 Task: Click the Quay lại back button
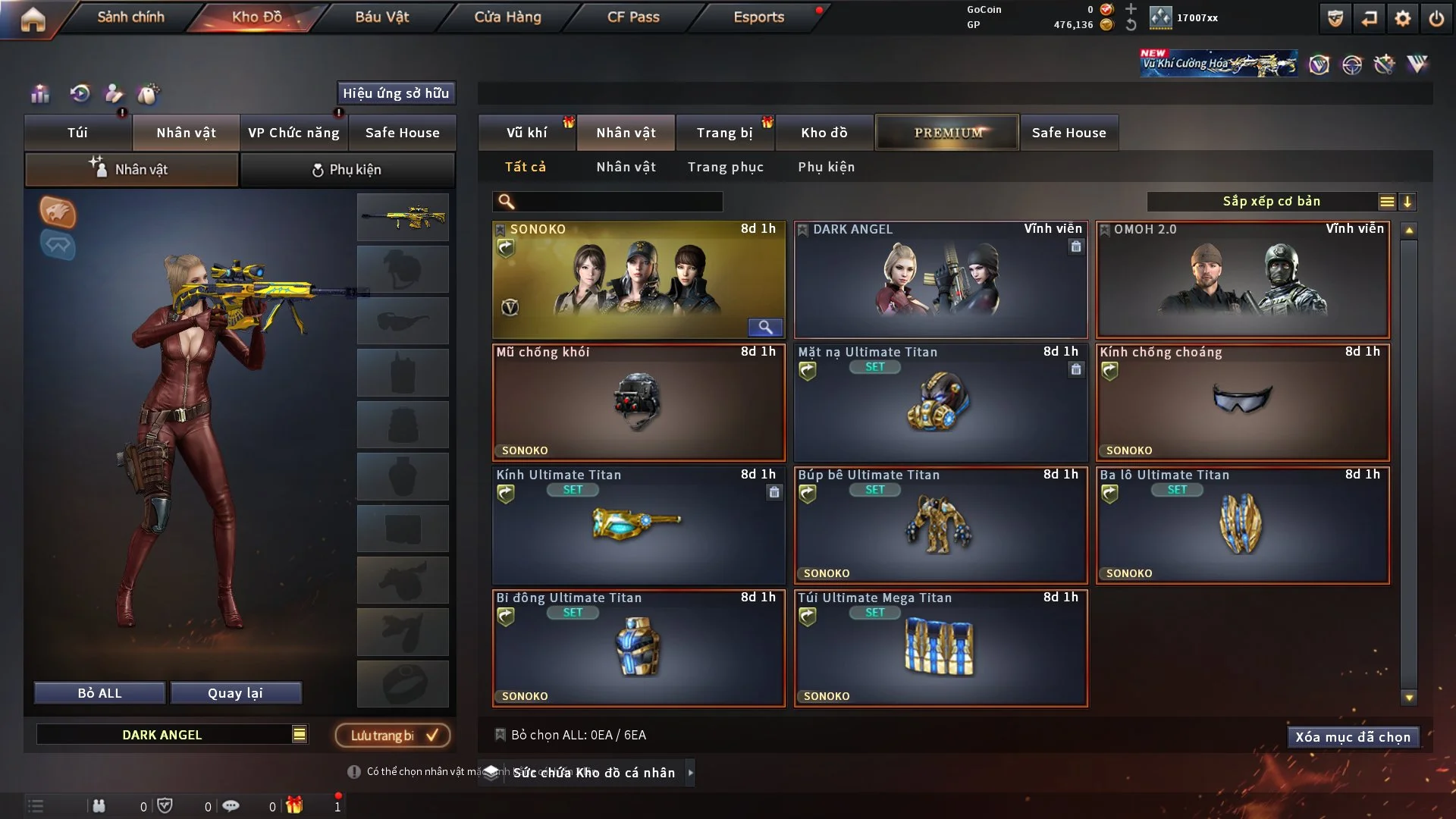point(235,693)
